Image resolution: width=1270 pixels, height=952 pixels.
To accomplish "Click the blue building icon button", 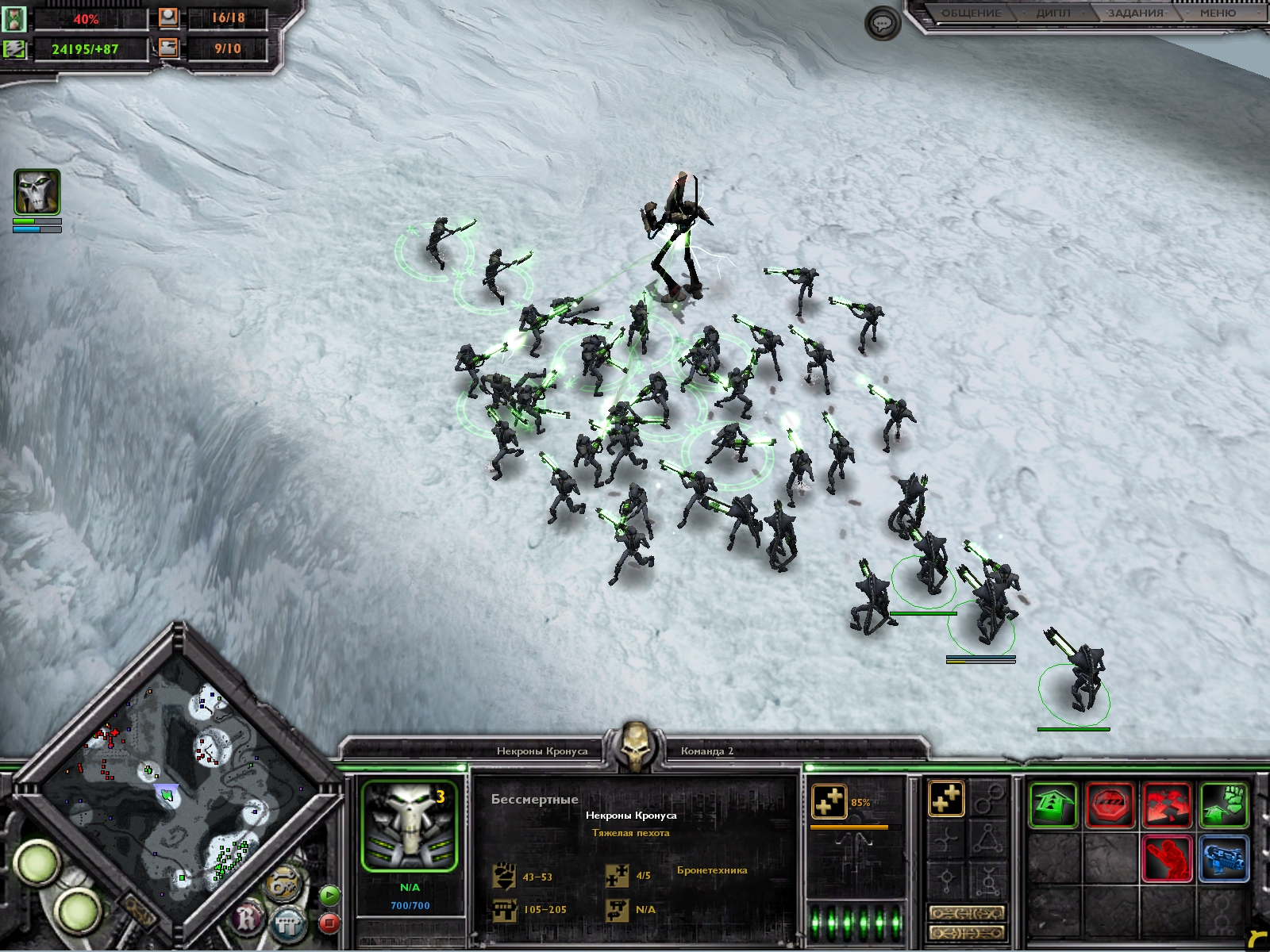I will pos(287,923).
